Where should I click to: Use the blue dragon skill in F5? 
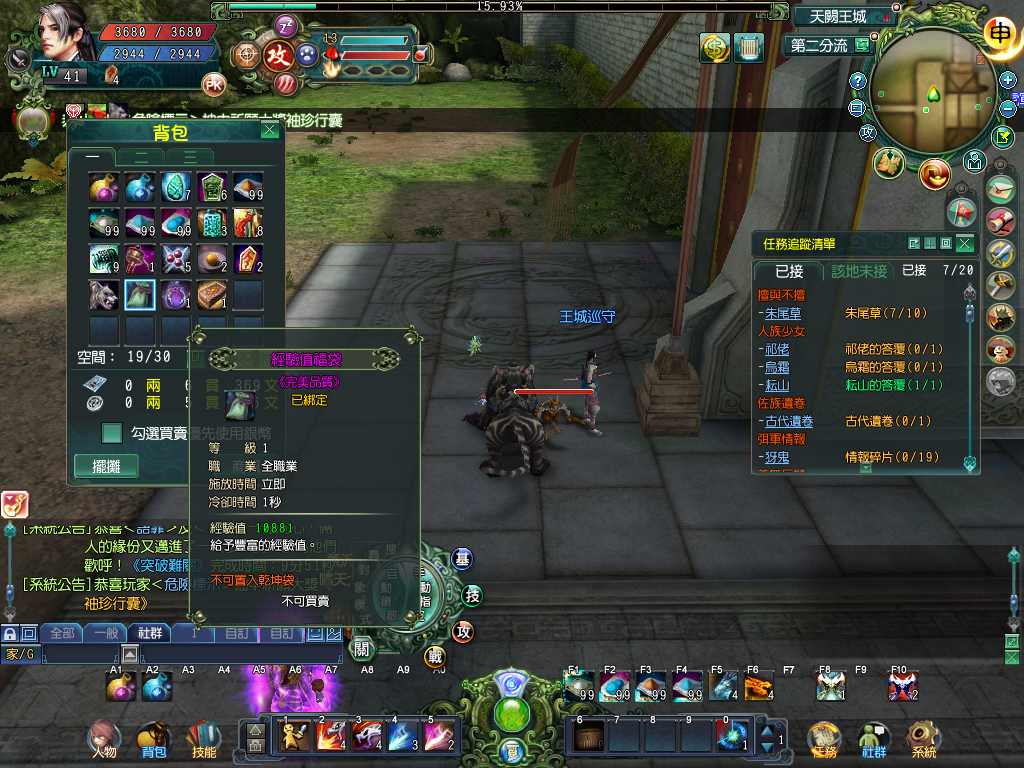pyautogui.click(x=723, y=687)
